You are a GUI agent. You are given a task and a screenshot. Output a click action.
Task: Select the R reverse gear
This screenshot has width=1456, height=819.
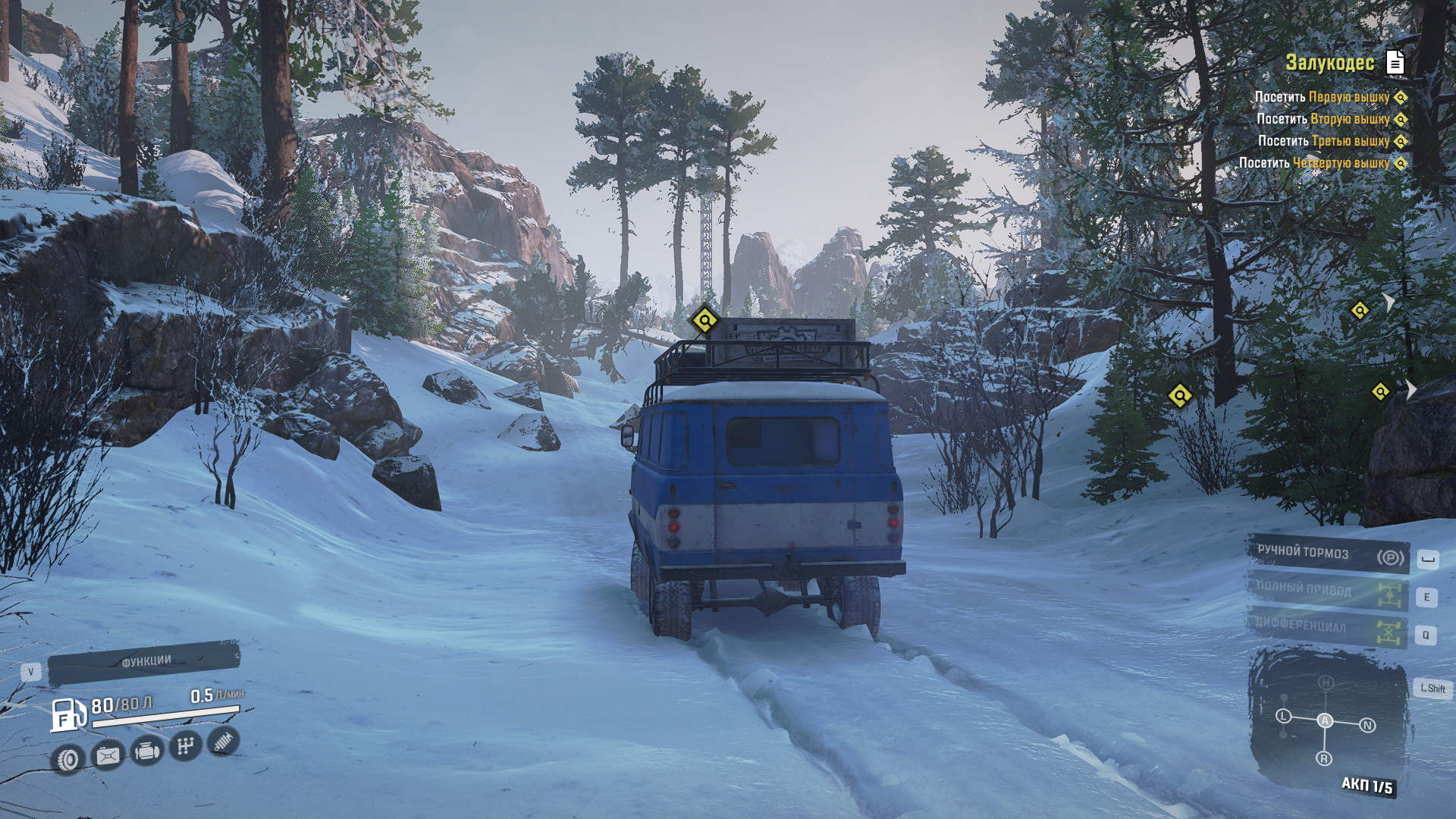coord(1324,758)
